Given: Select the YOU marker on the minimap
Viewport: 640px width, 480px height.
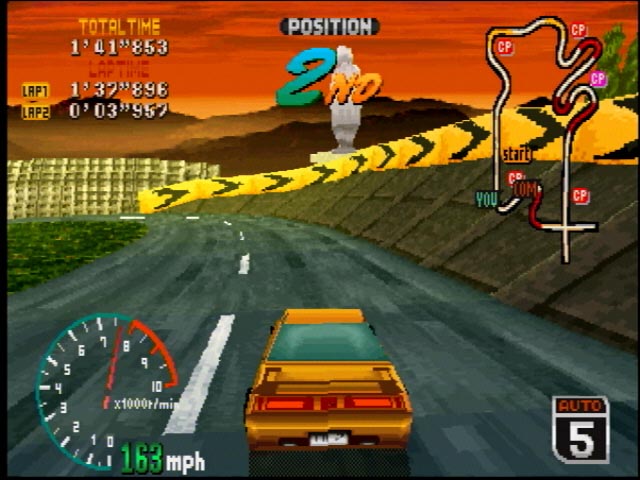Looking at the screenshot, I should 487,200.
